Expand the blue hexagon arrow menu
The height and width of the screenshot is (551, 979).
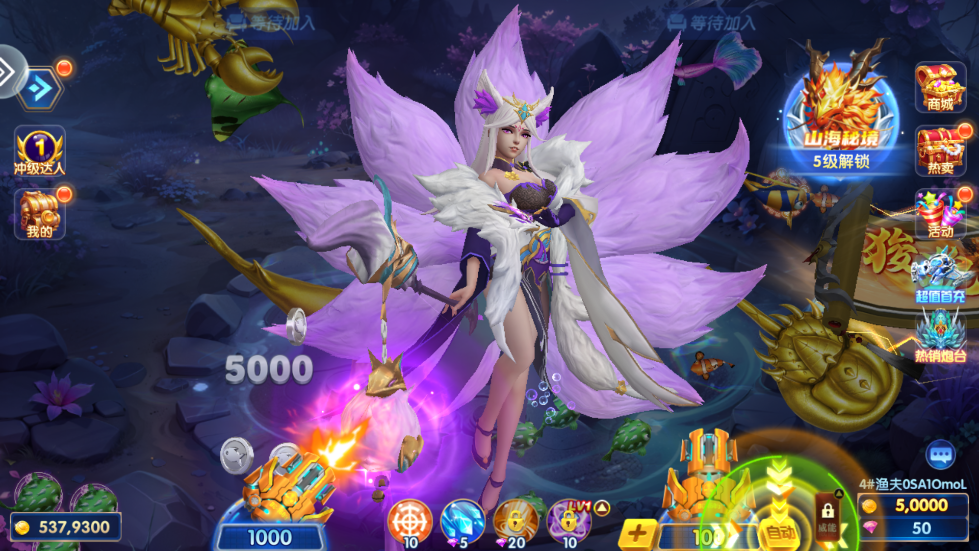tap(40, 88)
